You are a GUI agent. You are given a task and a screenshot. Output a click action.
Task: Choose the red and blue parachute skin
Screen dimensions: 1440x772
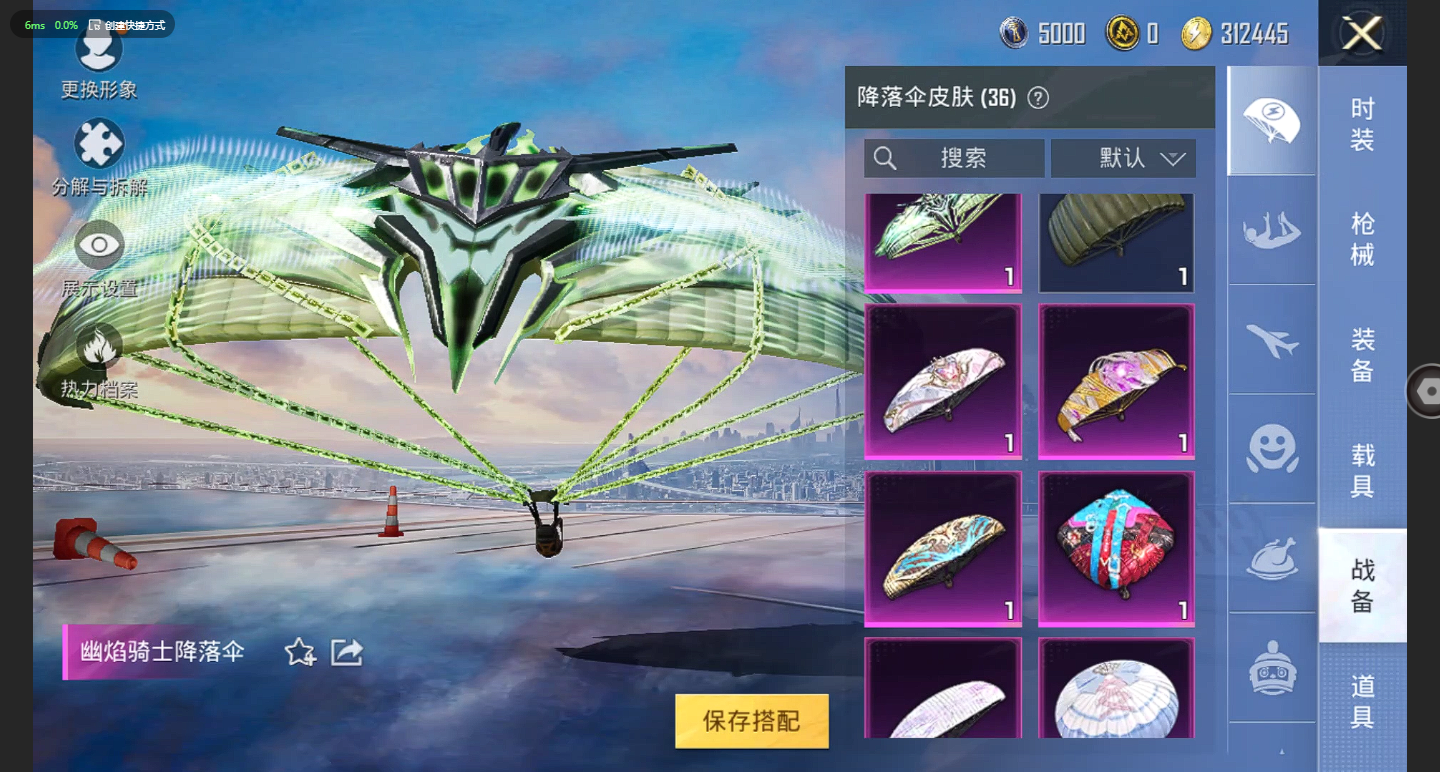1116,548
